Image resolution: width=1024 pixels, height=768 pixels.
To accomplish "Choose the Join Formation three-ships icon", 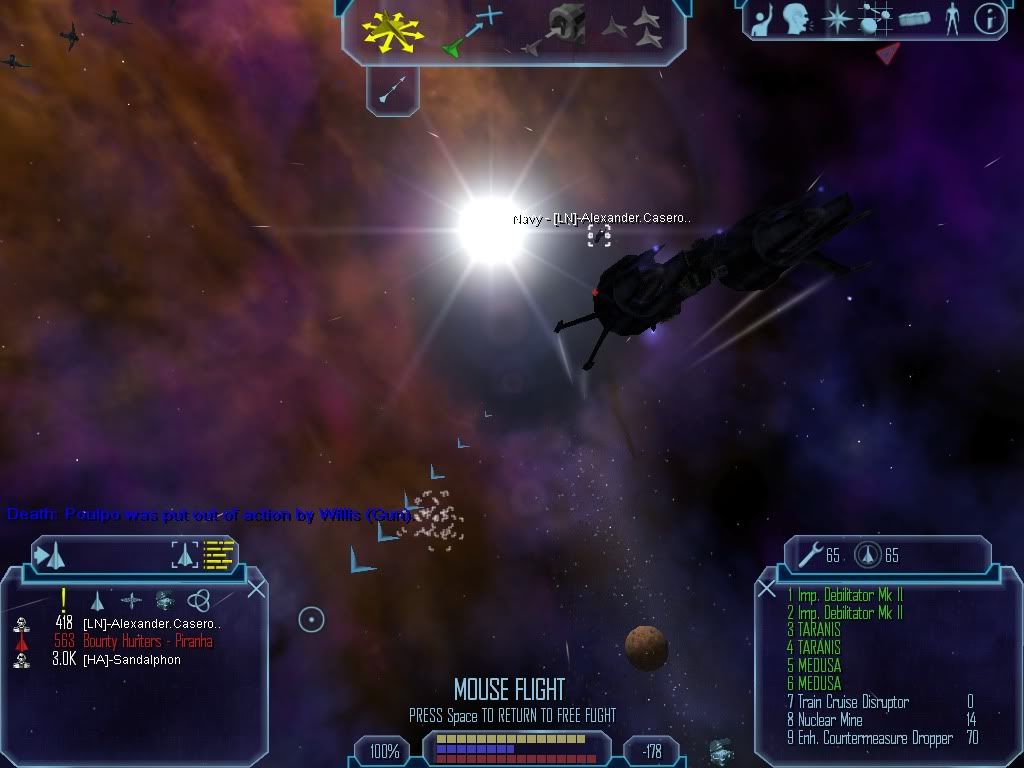I will pyautogui.click(x=632, y=28).
